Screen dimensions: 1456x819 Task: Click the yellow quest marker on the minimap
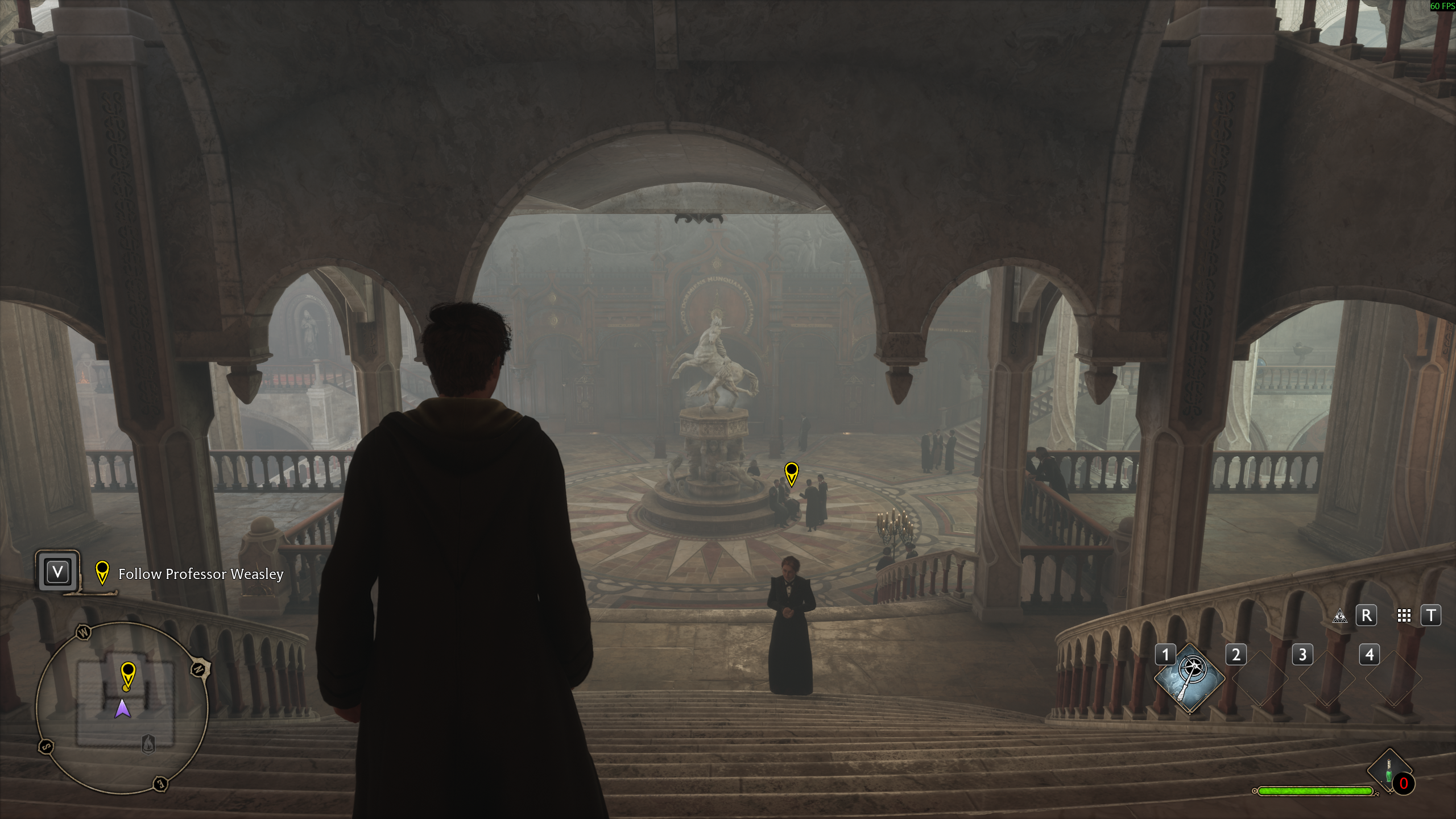[128, 675]
